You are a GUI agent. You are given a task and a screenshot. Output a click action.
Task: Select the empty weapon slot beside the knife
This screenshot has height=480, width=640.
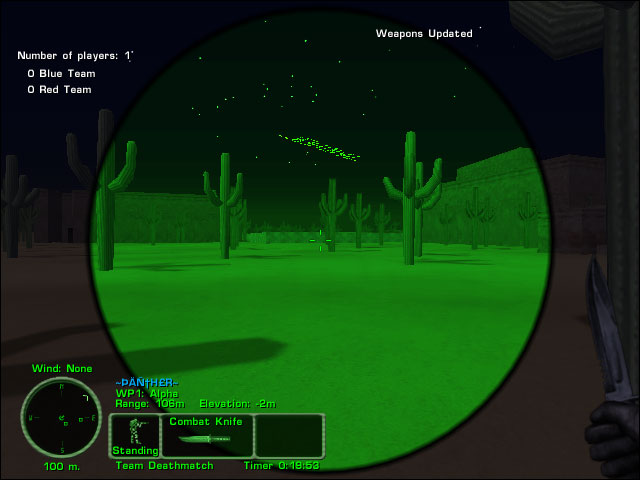coord(289,436)
